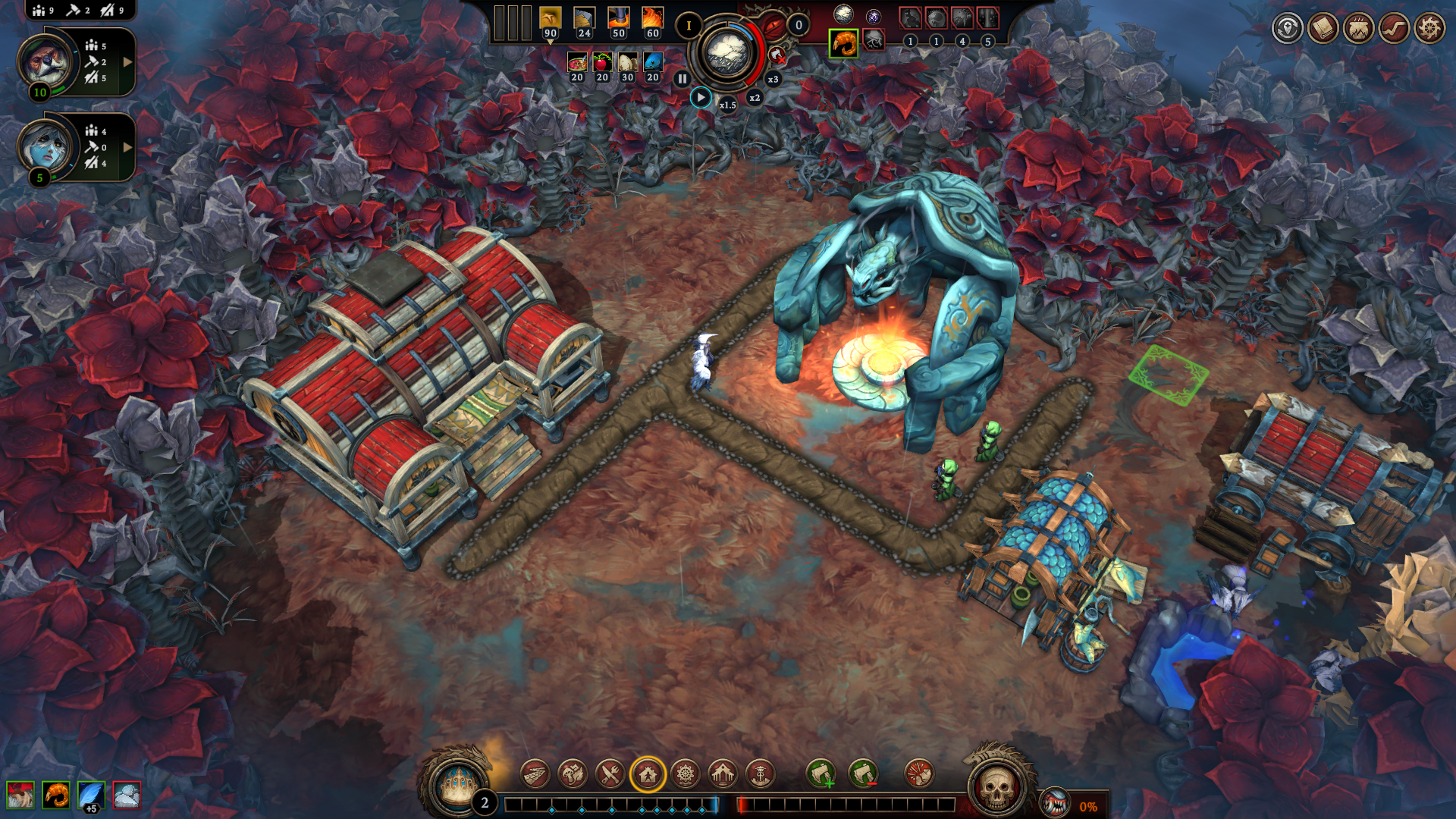The height and width of the screenshot is (819, 1456).
Task: Select the beaver villager portrait
Action: [46, 61]
